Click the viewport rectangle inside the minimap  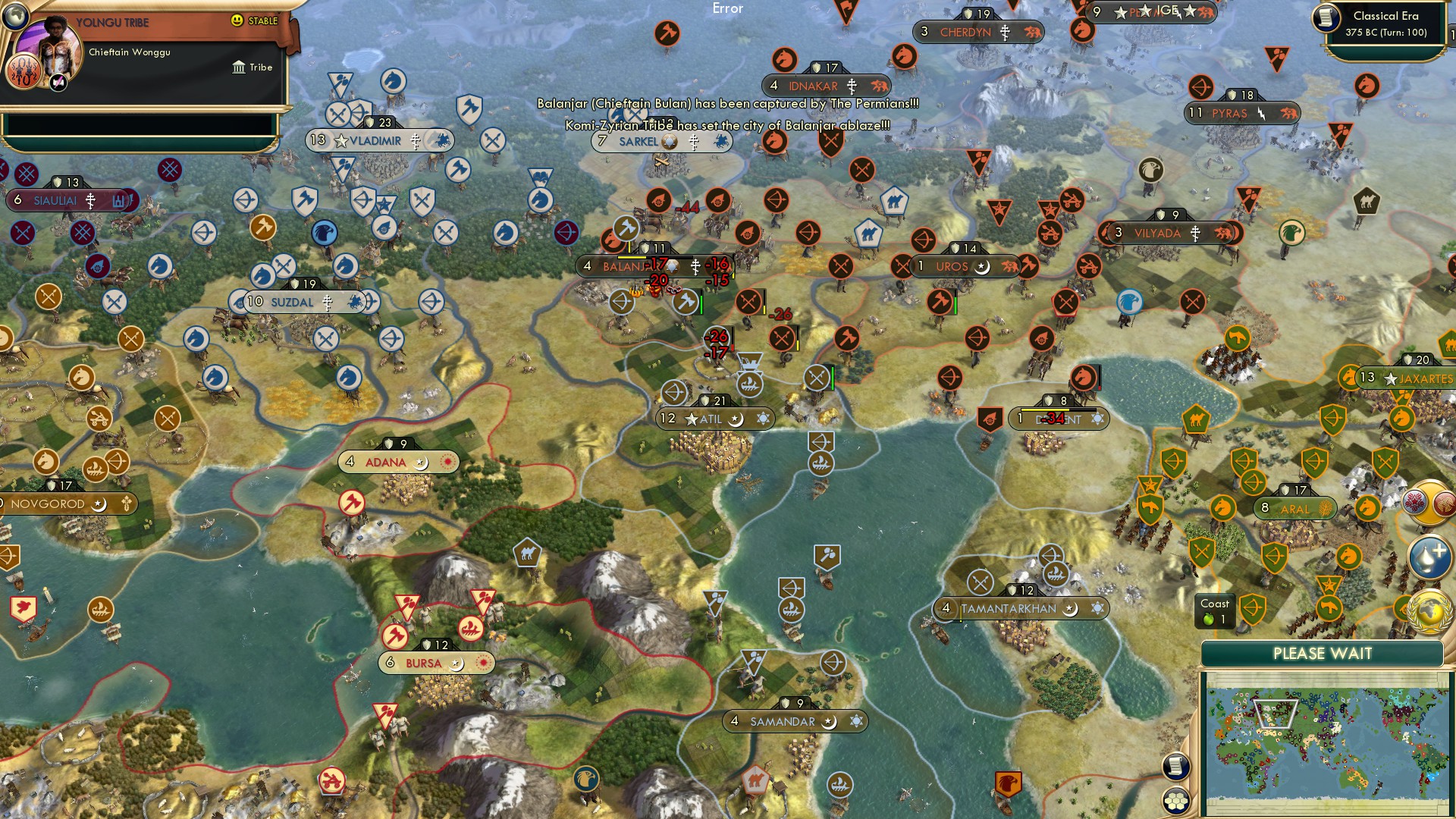click(x=1275, y=714)
